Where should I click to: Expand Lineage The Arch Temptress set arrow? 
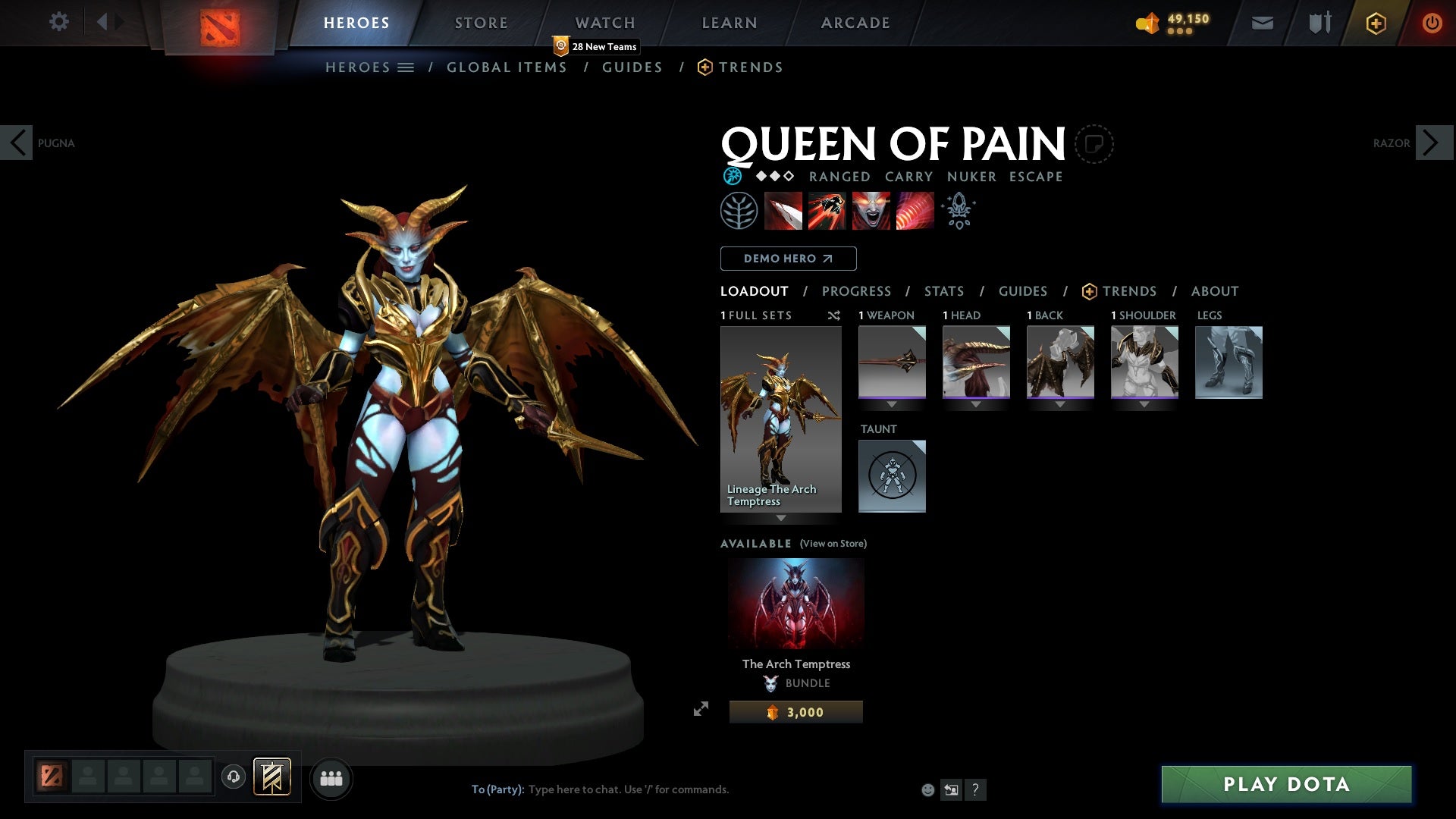click(781, 517)
